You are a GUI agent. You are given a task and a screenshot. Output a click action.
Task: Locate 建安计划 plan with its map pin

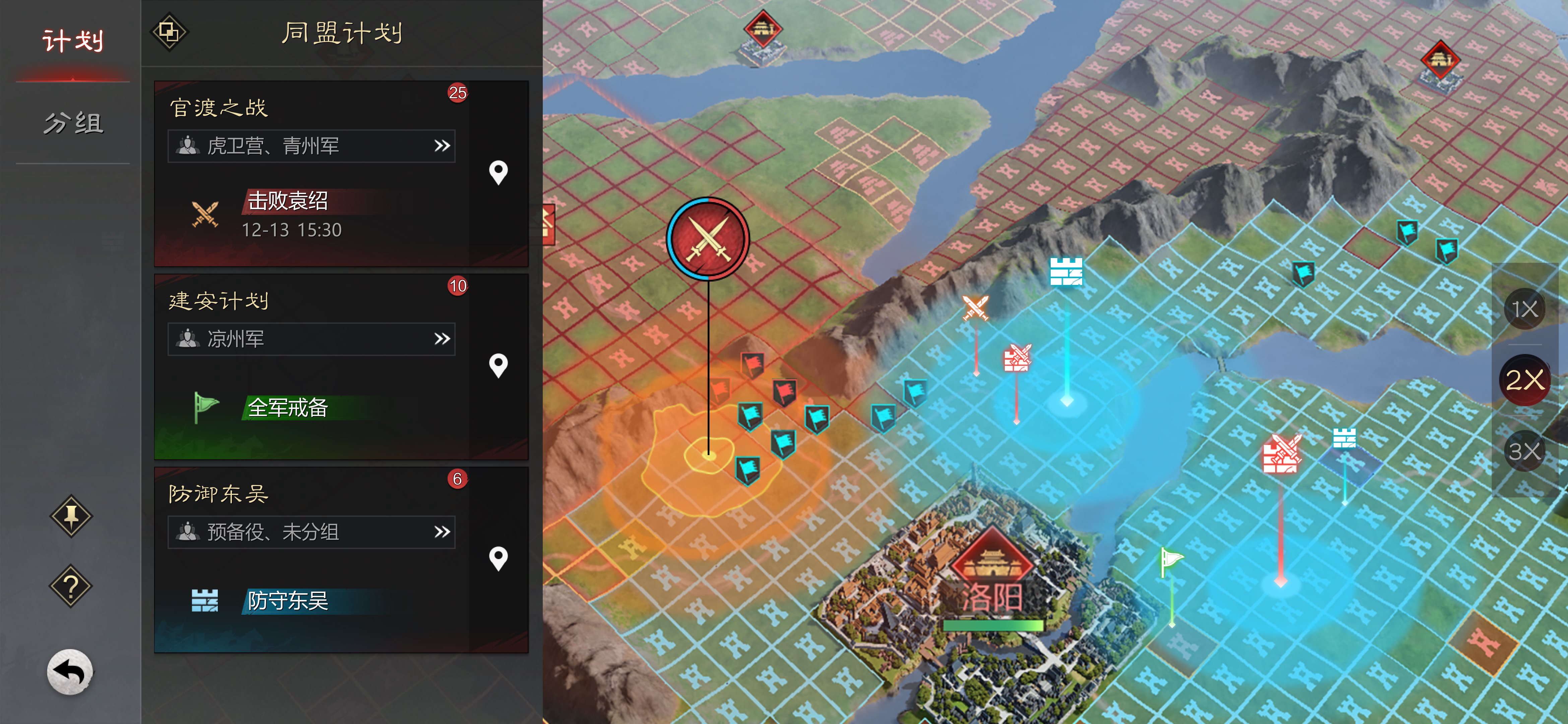[x=498, y=366]
